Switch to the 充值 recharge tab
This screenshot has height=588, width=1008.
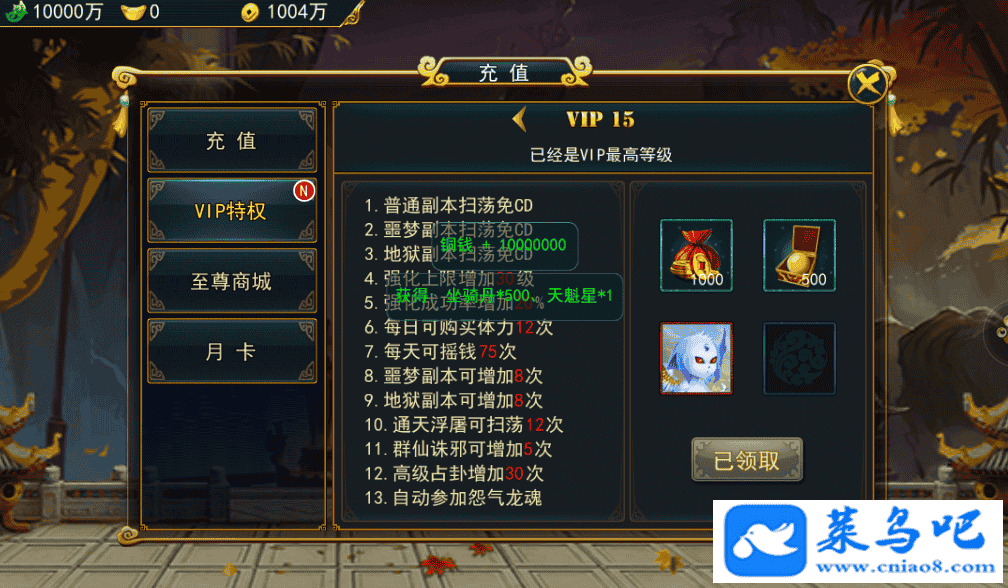[232, 141]
